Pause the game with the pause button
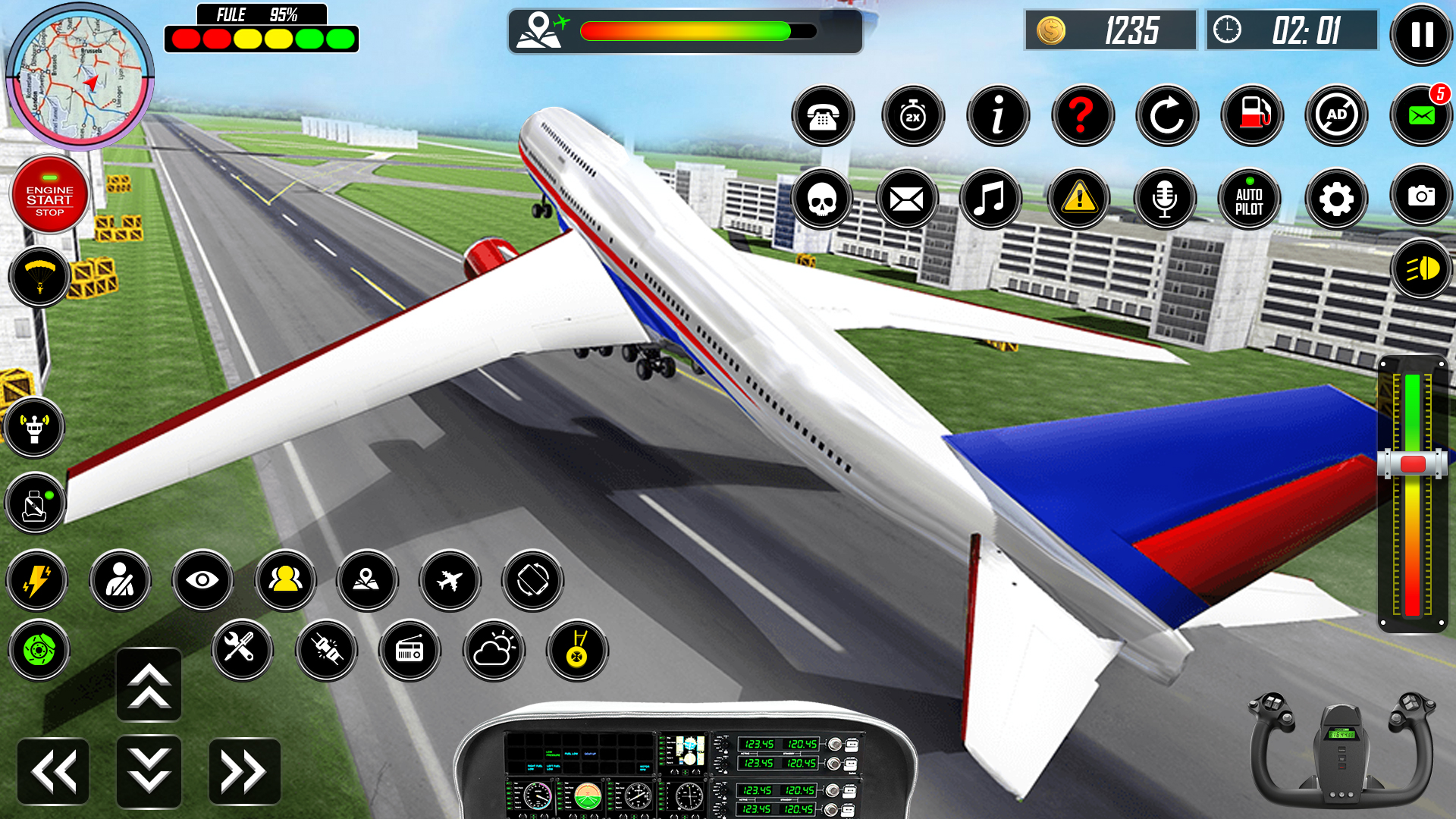Image resolution: width=1456 pixels, height=819 pixels. (1421, 36)
